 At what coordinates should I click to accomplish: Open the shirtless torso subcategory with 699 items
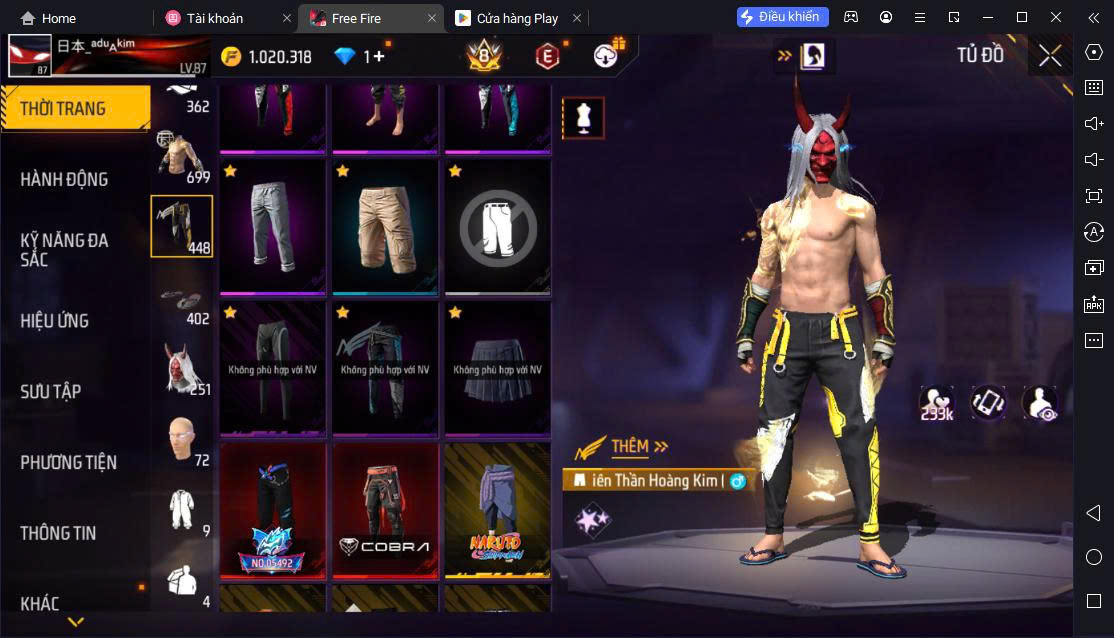(x=181, y=156)
